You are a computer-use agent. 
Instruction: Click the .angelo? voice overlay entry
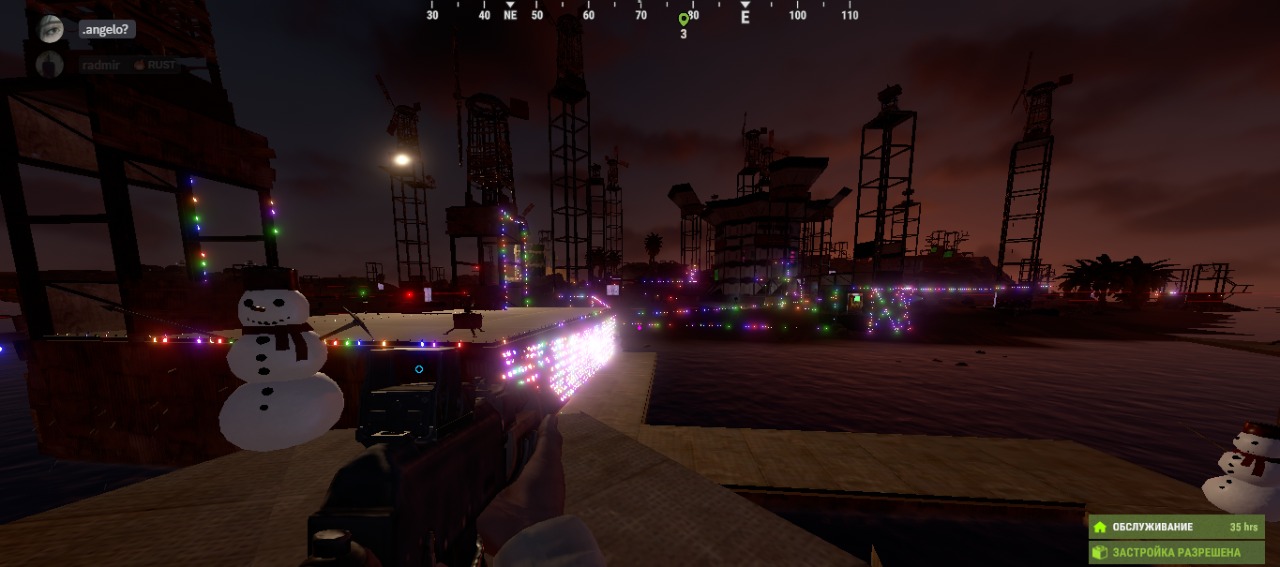[106, 30]
